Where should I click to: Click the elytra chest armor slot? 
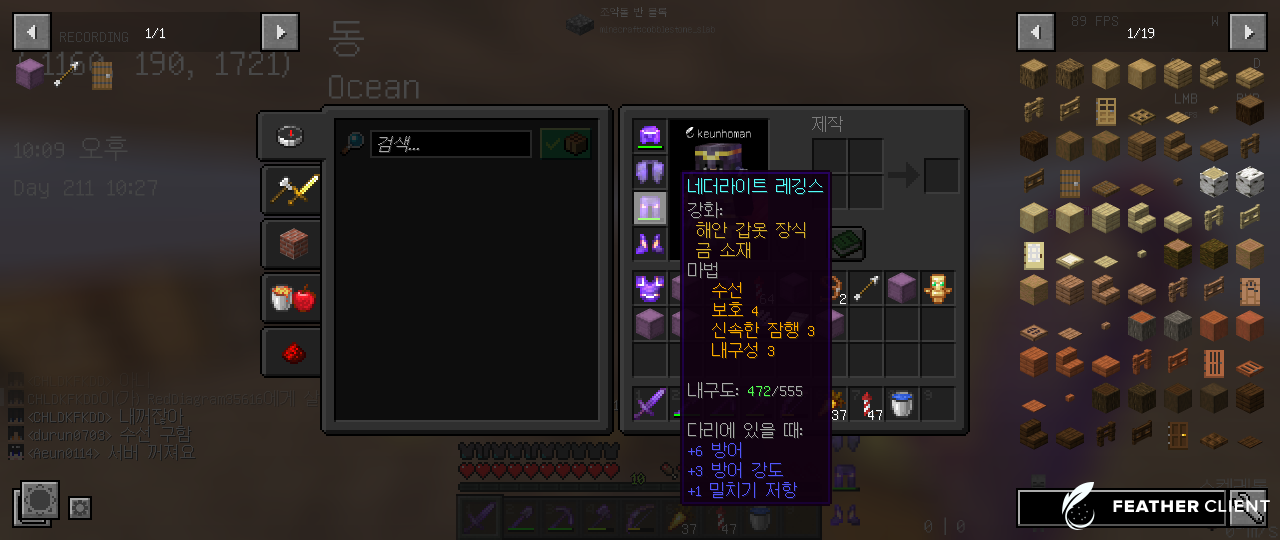pos(650,172)
